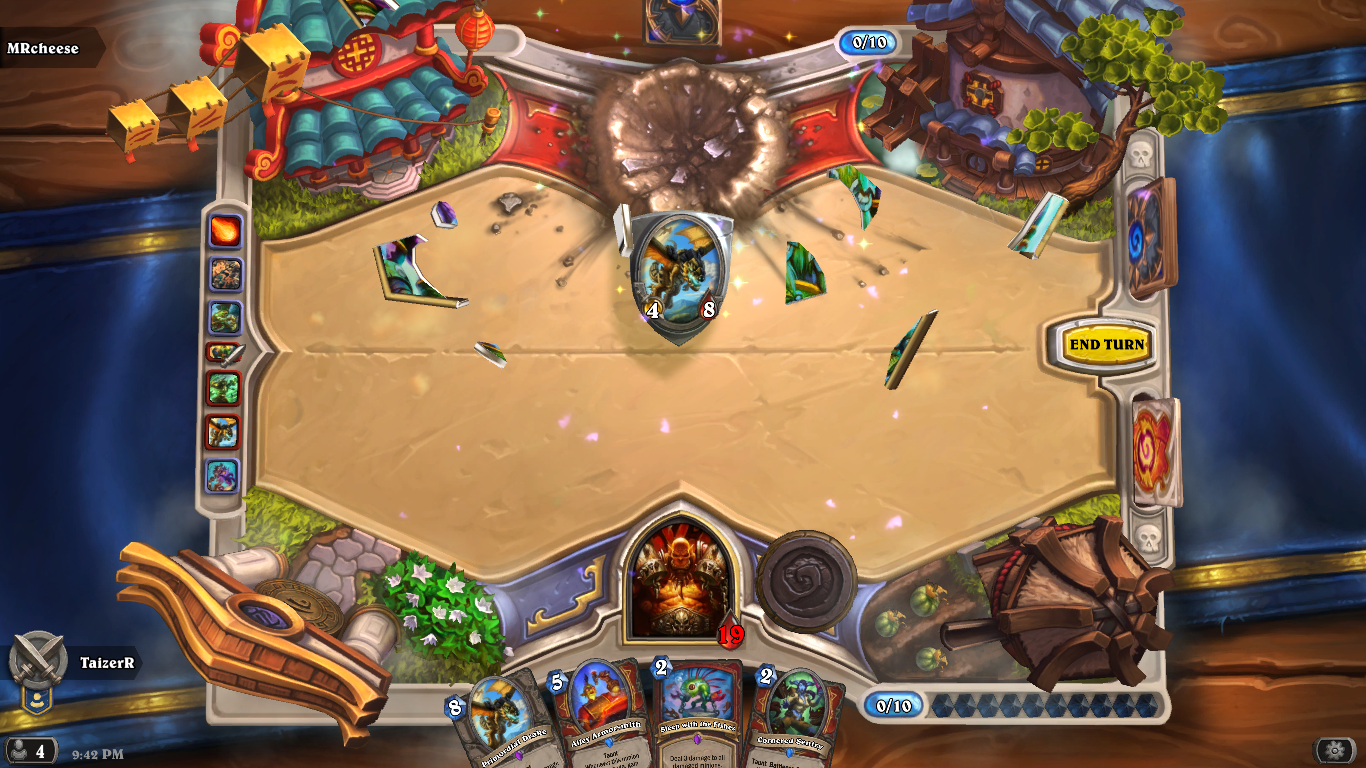Screen dimensions: 1366x768
Task: Click the End Turn button
Action: point(1106,345)
